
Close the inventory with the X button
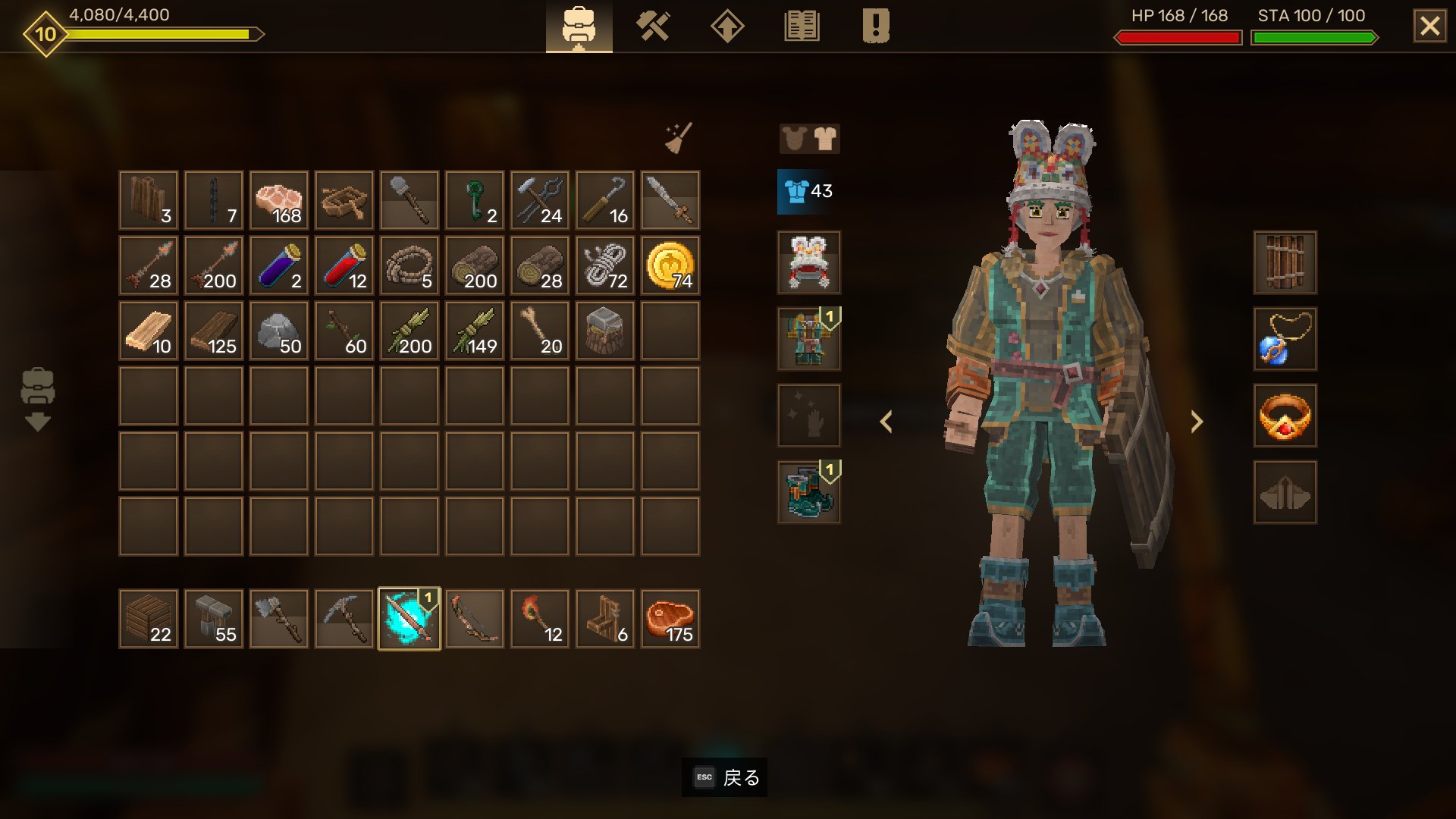pos(1429,27)
